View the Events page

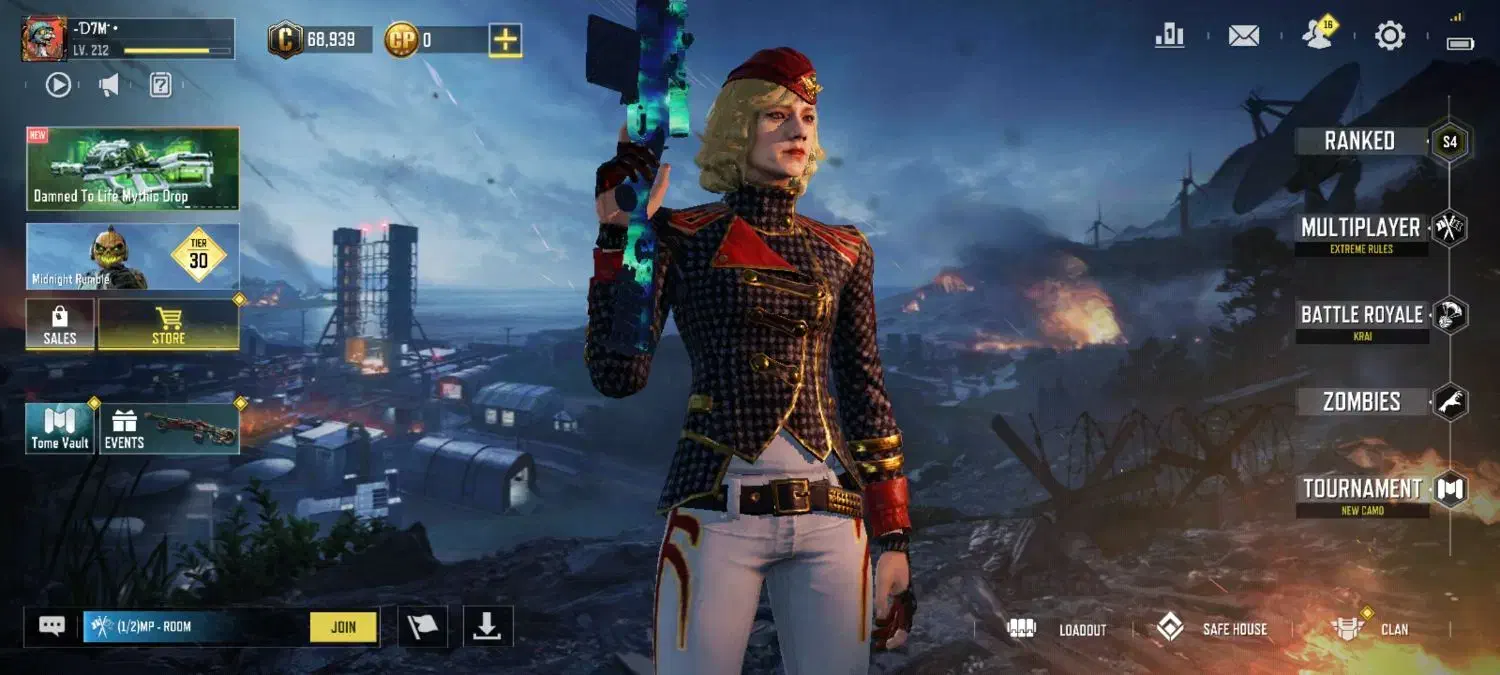(x=168, y=428)
